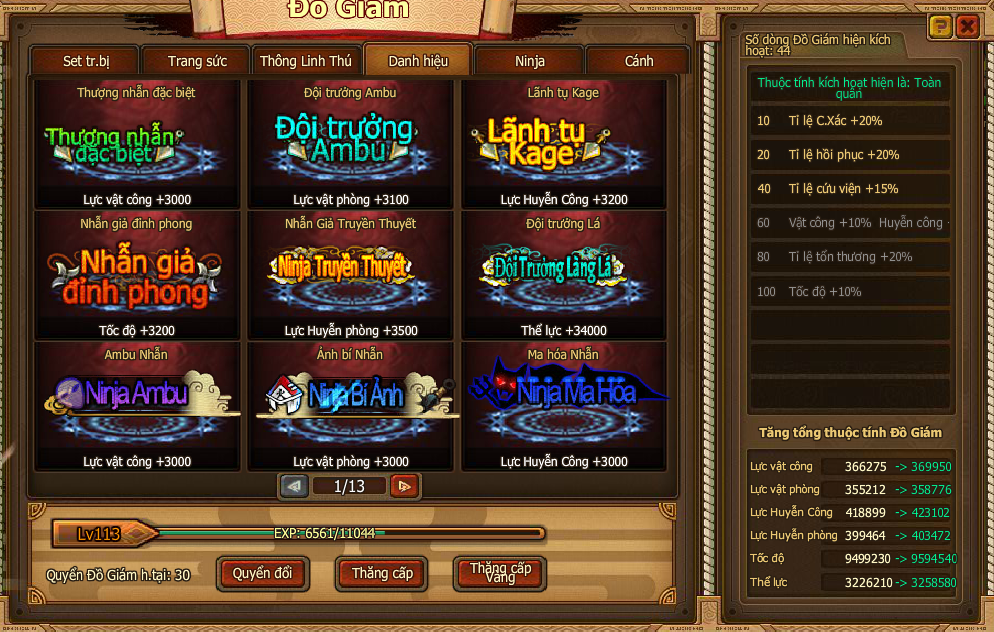Select the Ninja Bí Ảnh title card
Image resolution: width=994 pixels, height=632 pixels.
click(351, 407)
